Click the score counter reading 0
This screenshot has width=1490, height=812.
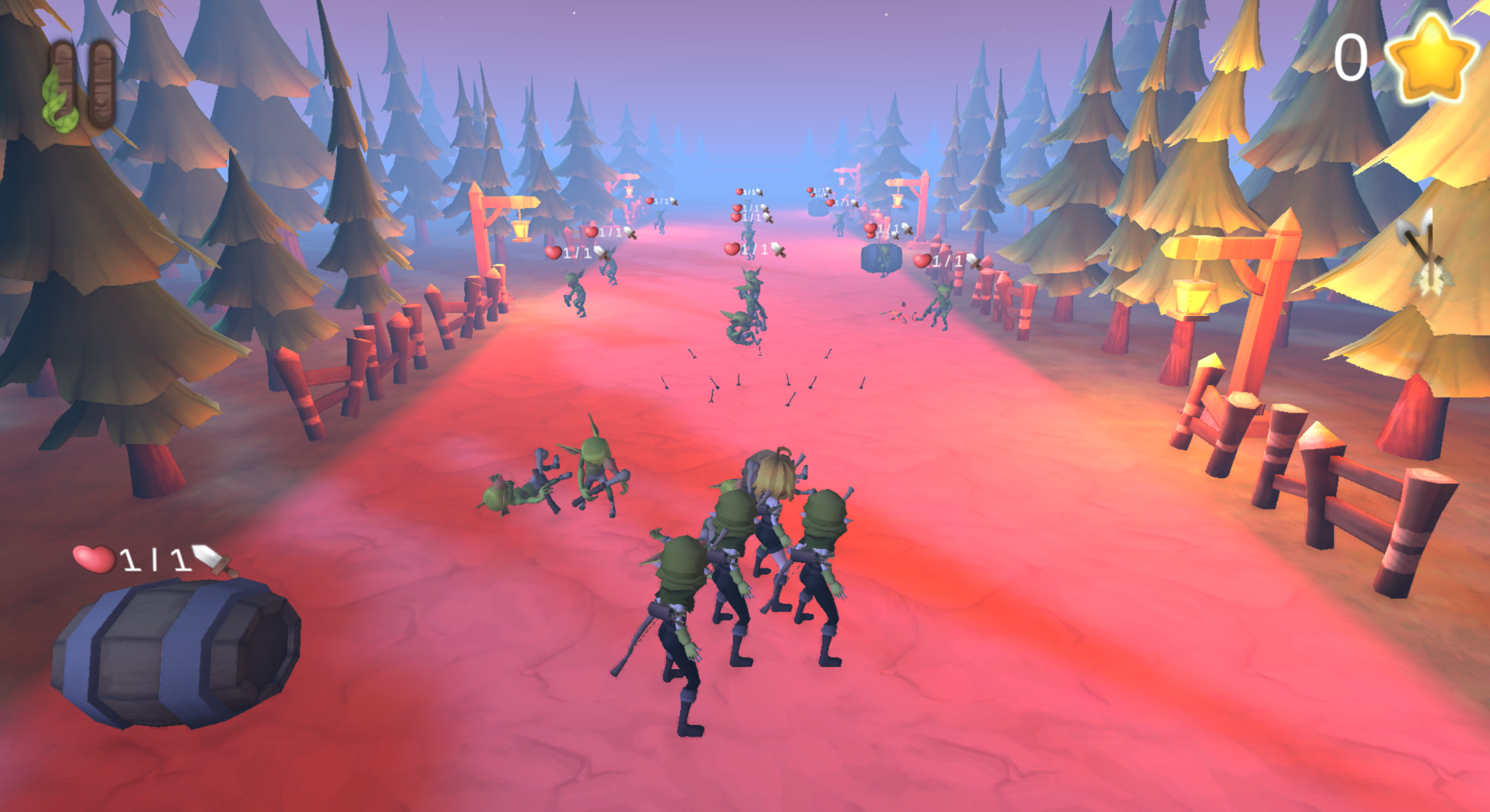tap(1350, 58)
